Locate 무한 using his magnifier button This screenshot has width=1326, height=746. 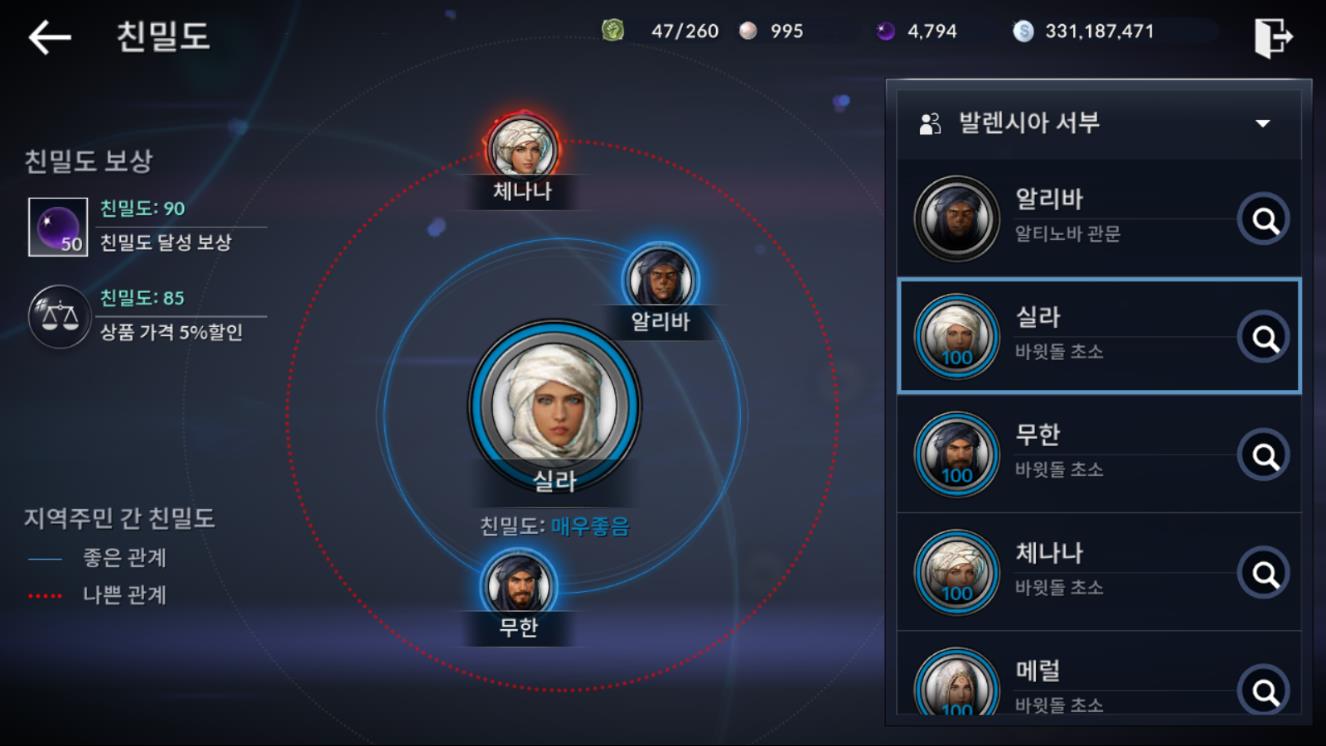click(x=1265, y=456)
